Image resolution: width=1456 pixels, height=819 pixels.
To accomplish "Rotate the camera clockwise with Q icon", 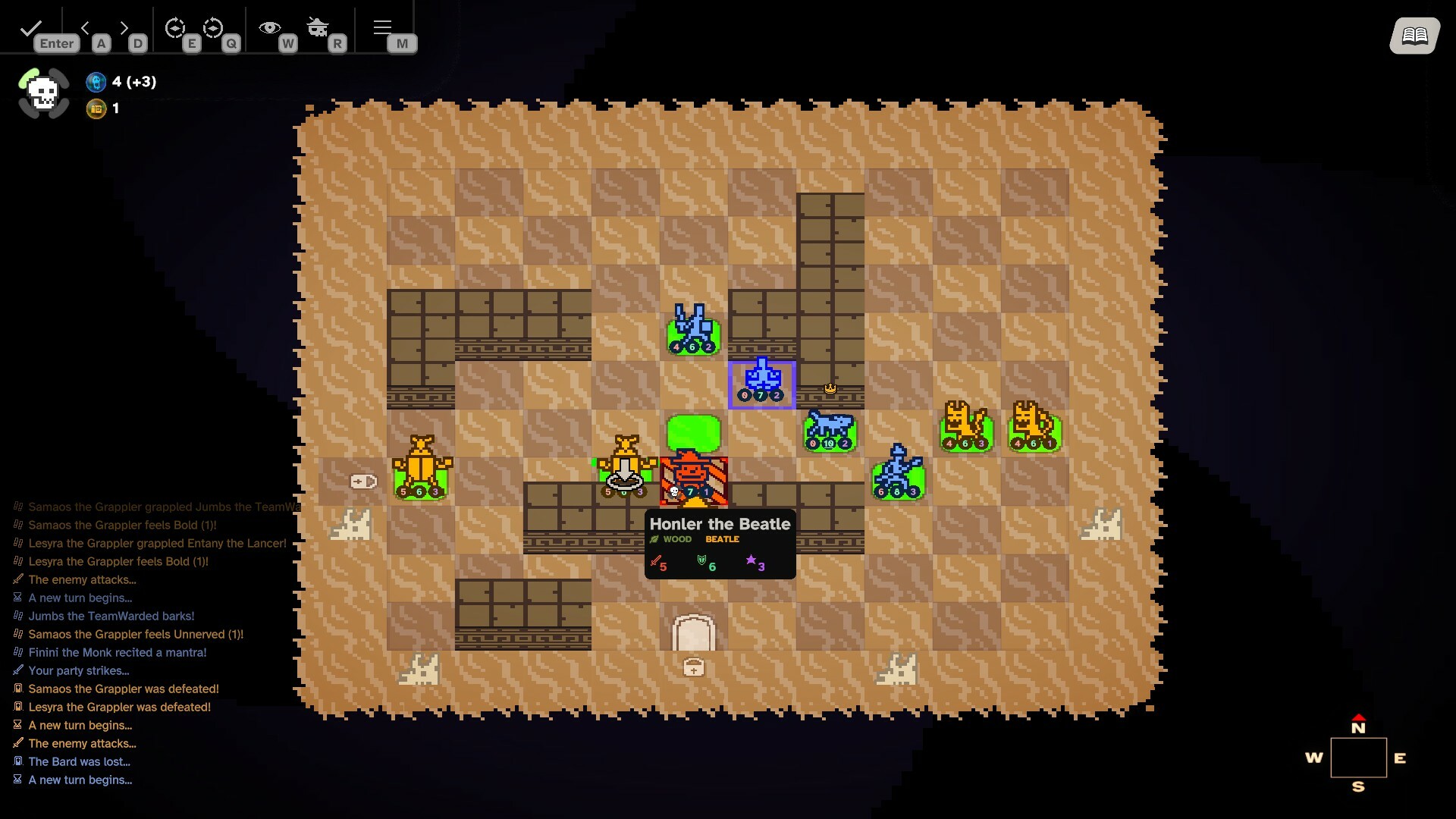I will pyautogui.click(x=213, y=28).
